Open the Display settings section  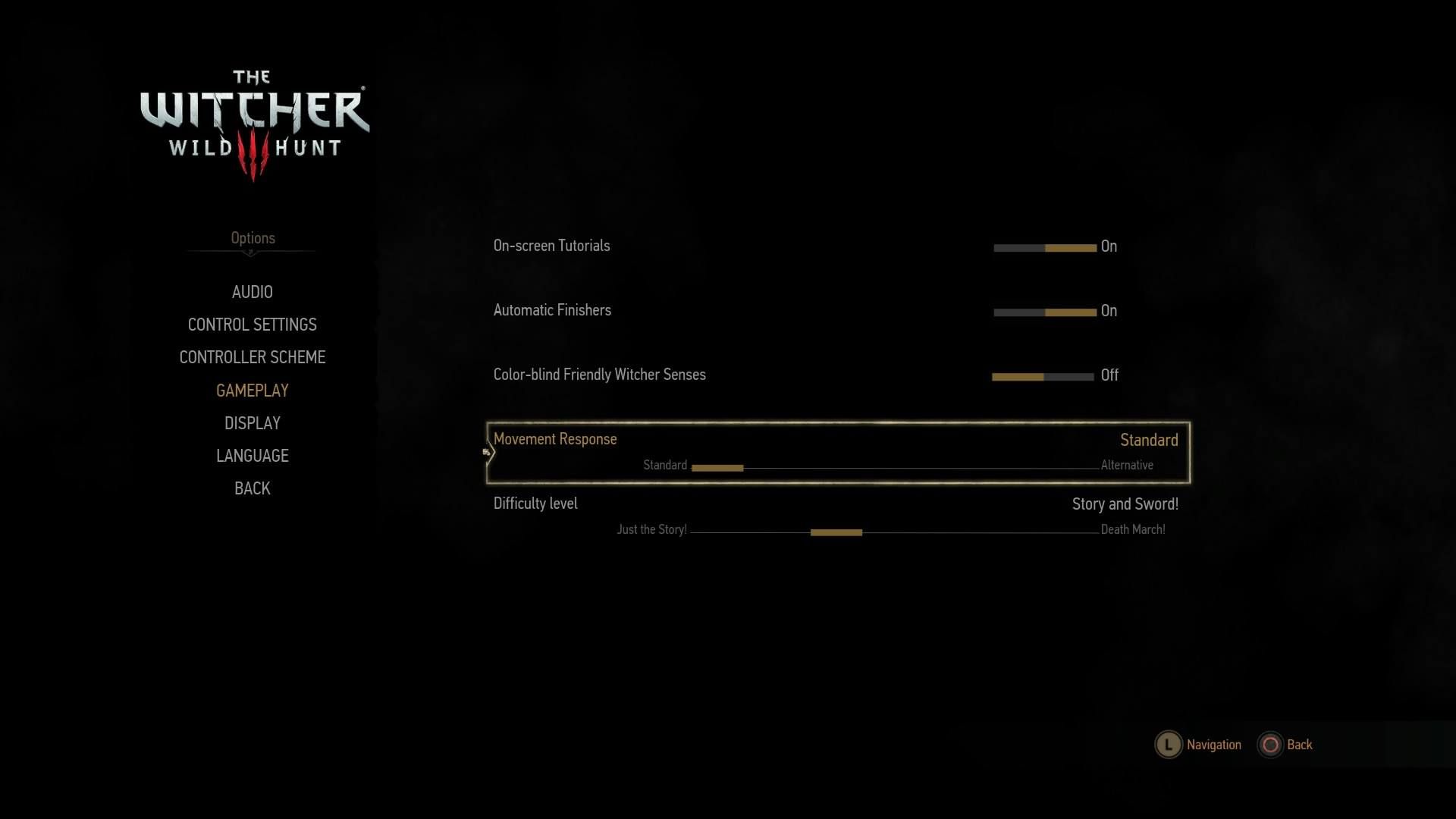pyautogui.click(x=252, y=422)
